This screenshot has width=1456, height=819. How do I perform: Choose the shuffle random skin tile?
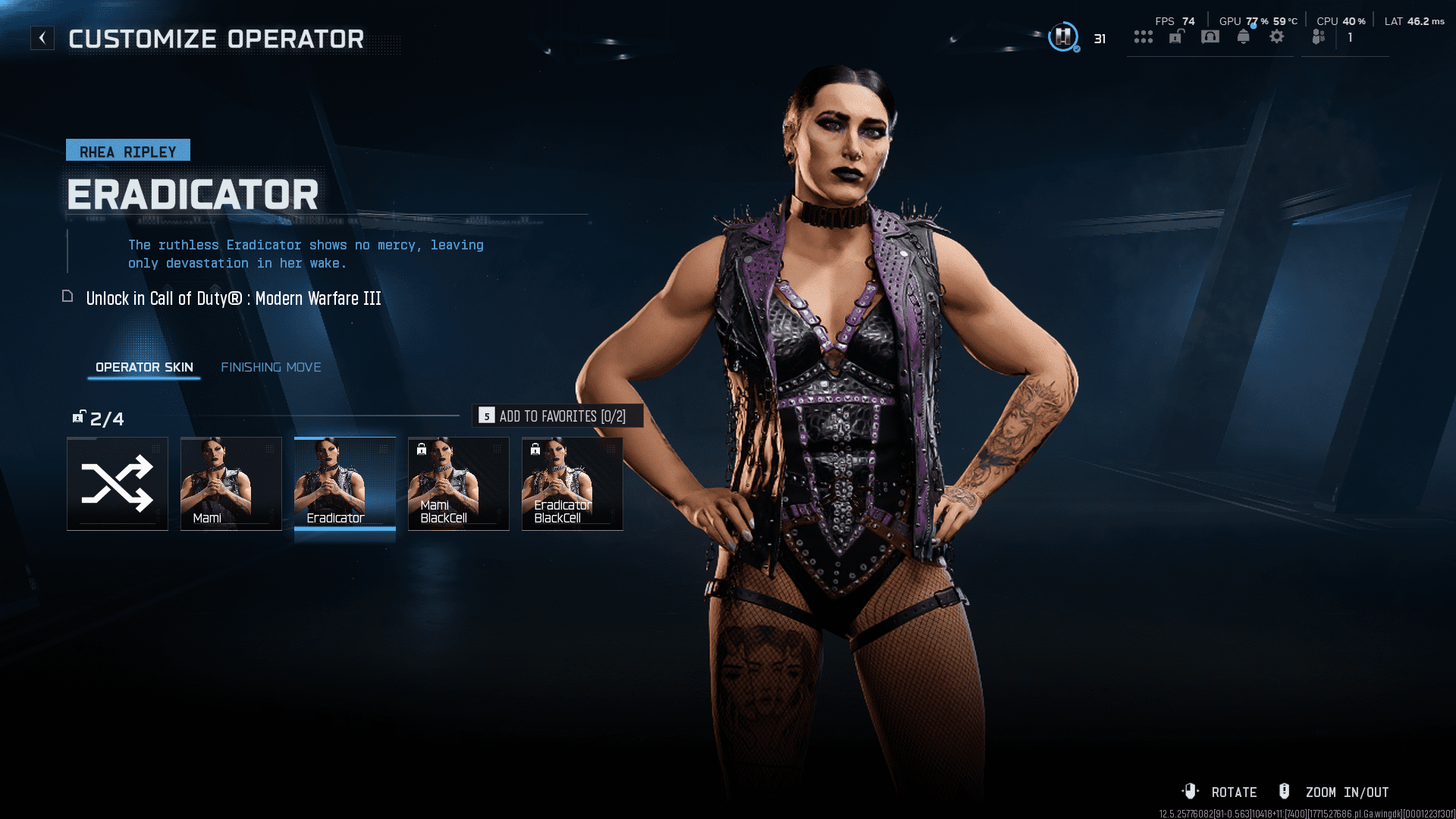(118, 484)
